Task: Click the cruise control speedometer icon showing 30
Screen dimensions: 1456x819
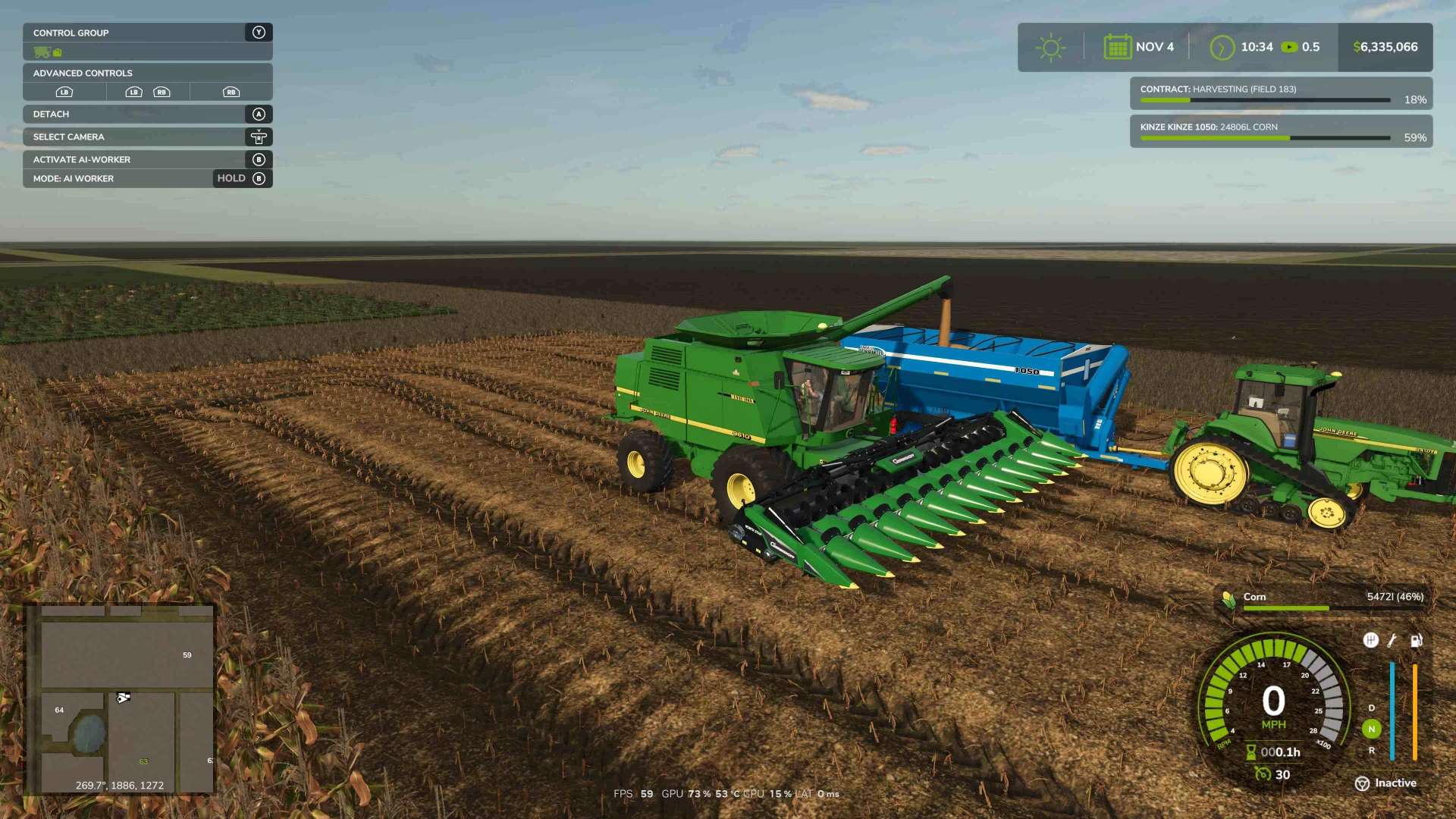Action: (x=1263, y=773)
